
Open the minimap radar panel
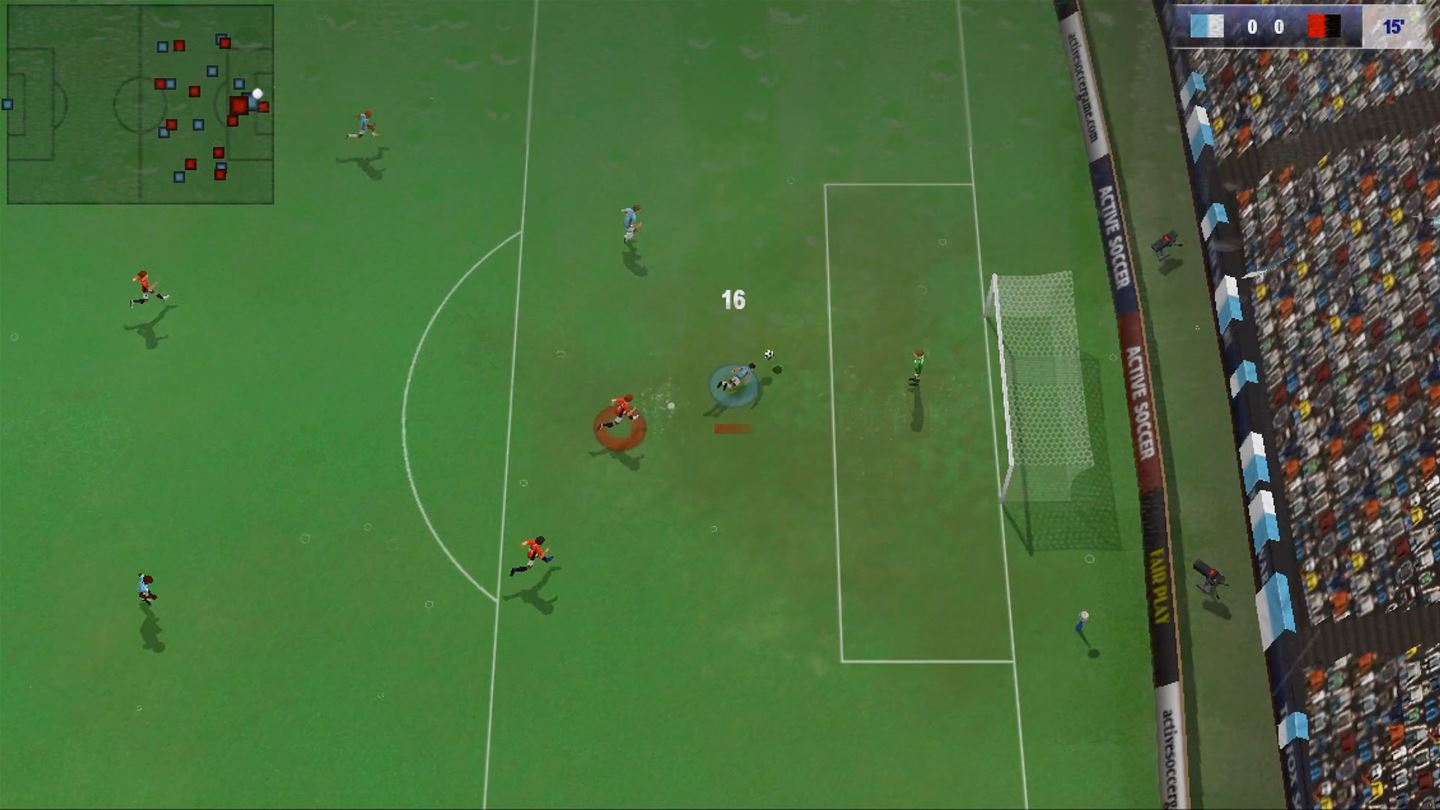[140, 100]
